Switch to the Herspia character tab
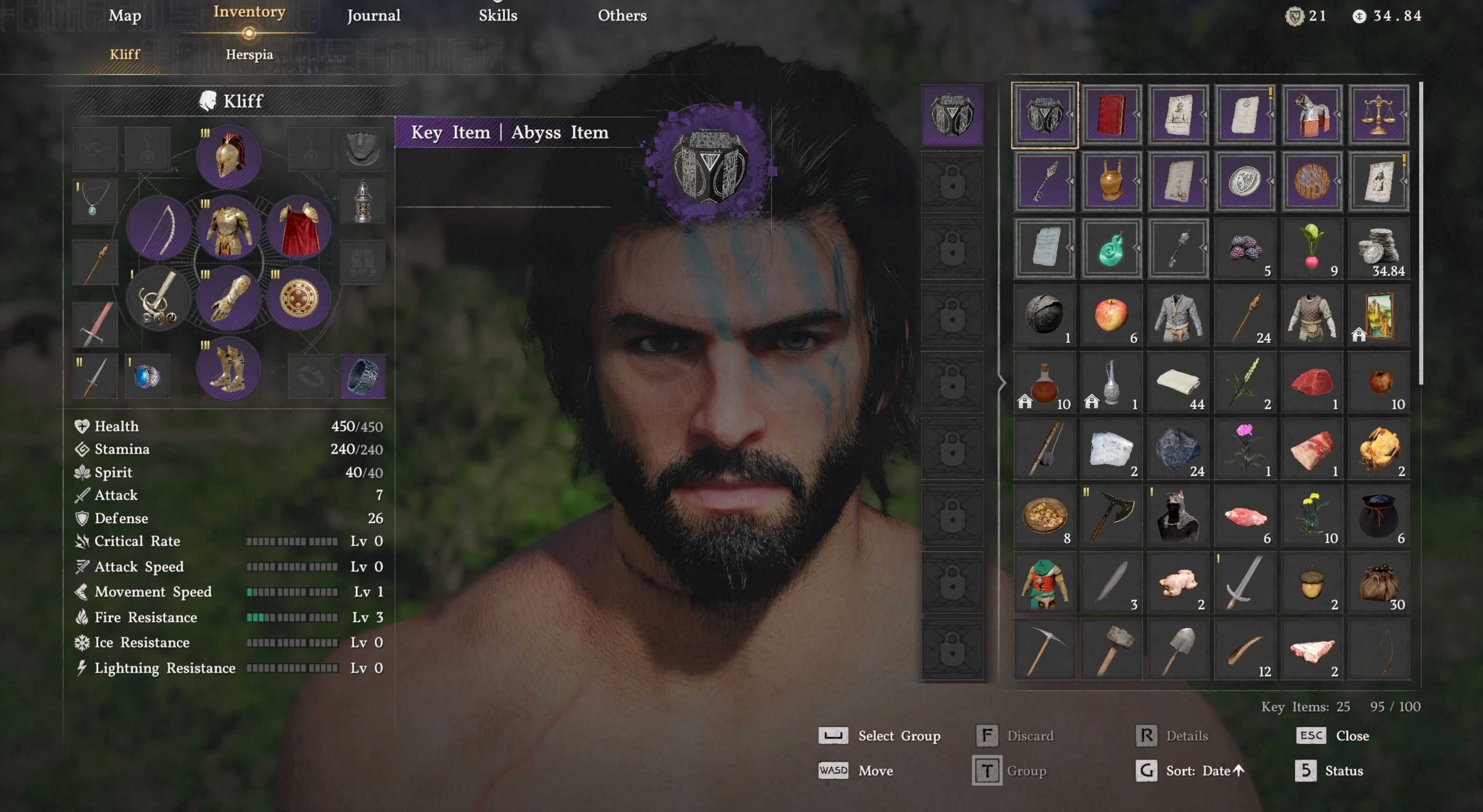 click(249, 54)
